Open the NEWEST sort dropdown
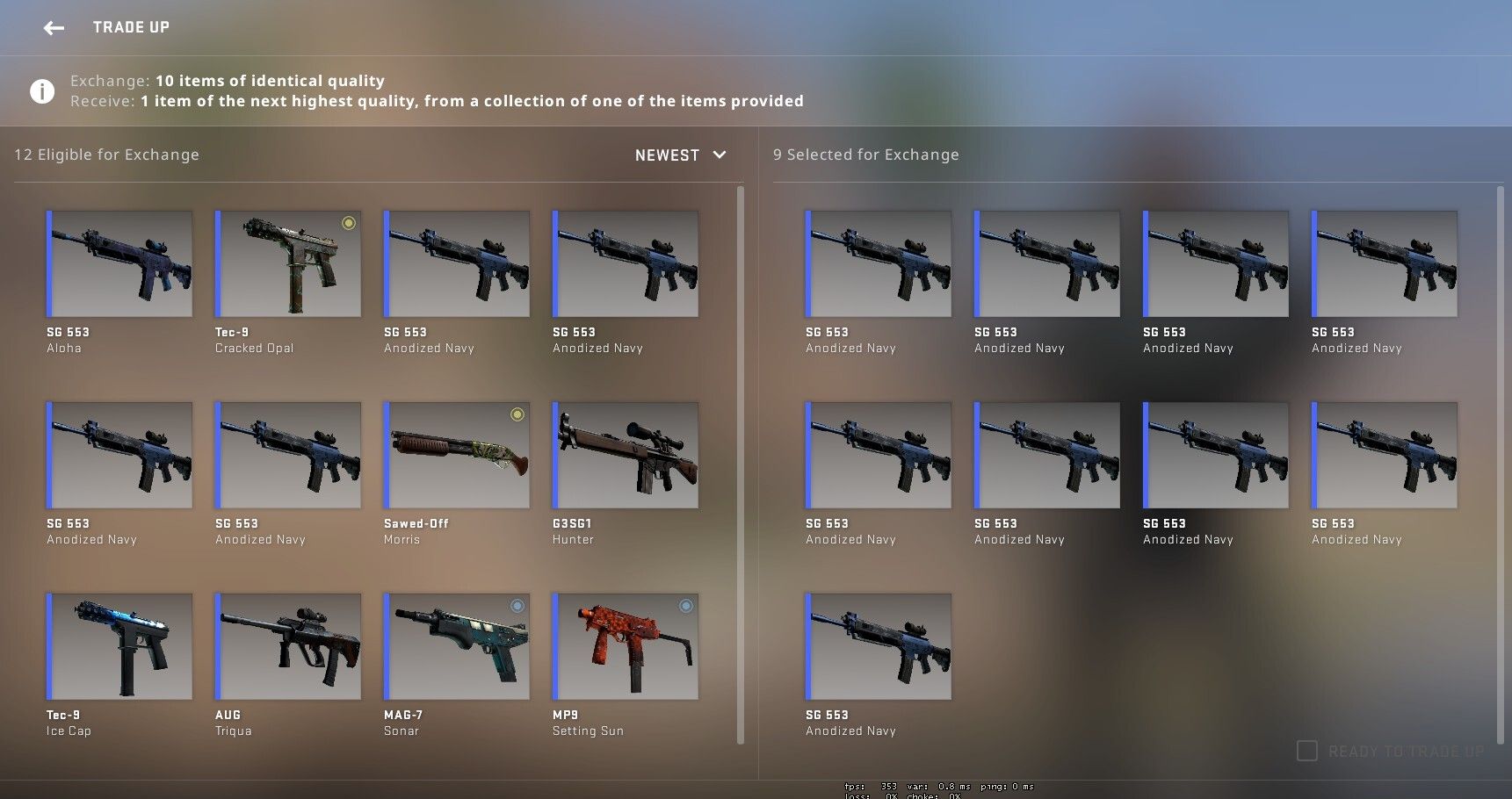This screenshot has width=1512, height=799. (x=681, y=155)
